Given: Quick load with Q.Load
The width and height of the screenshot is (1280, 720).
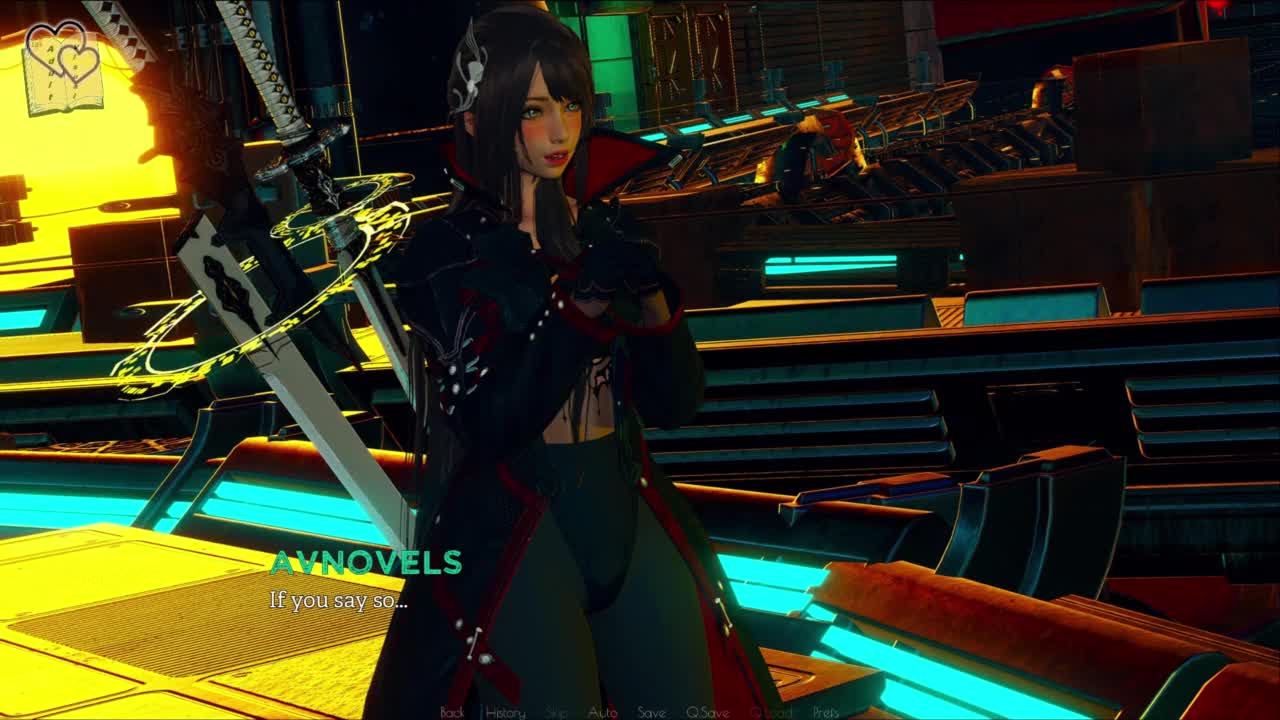Looking at the screenshot, I should 770,712.
